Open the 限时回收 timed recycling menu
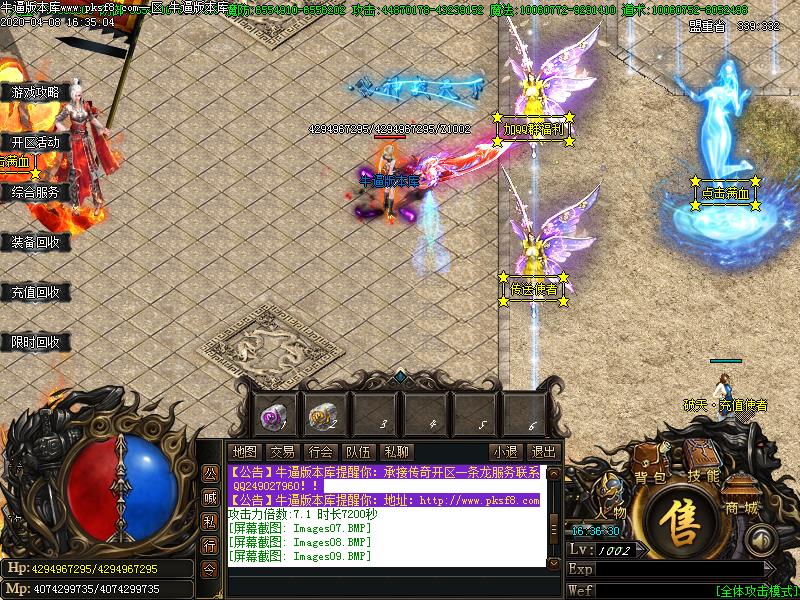The width and height of the screenshot is (800, 600). pyautogui.click(x=36, y=343)
